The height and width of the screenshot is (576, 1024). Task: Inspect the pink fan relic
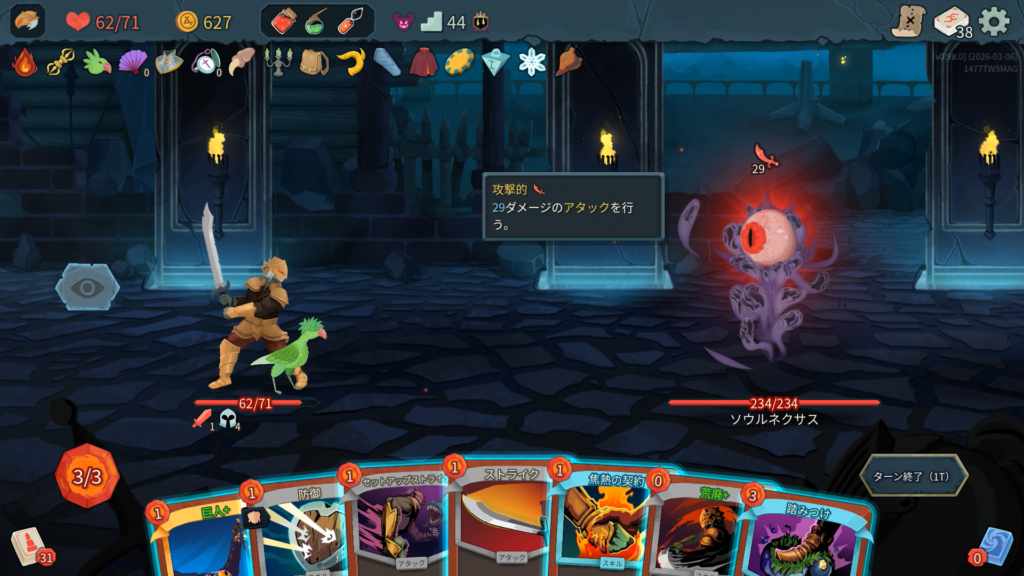[132, 62]
